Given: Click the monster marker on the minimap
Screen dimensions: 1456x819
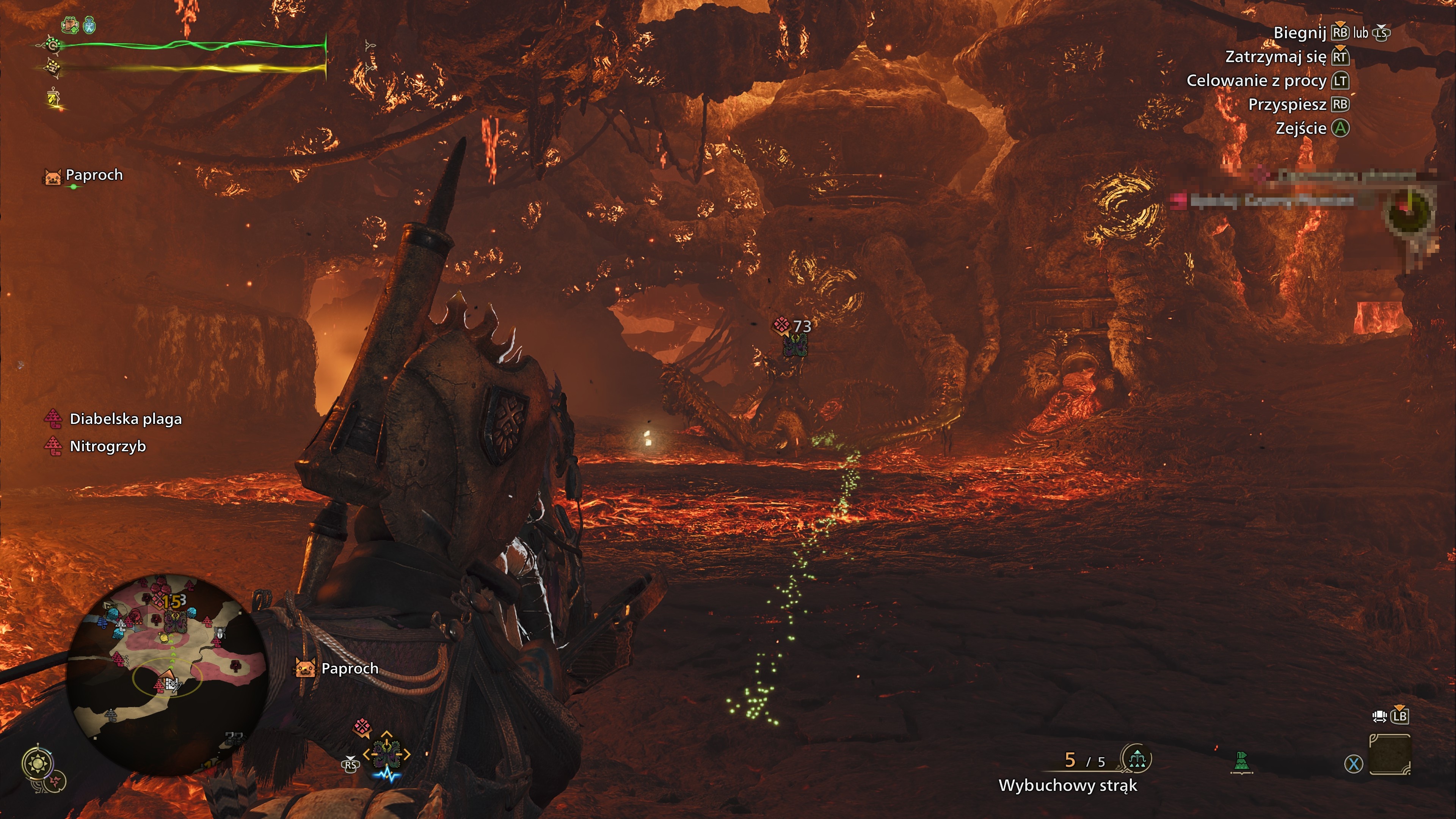Looking at the screenshot, I should 175,622.
